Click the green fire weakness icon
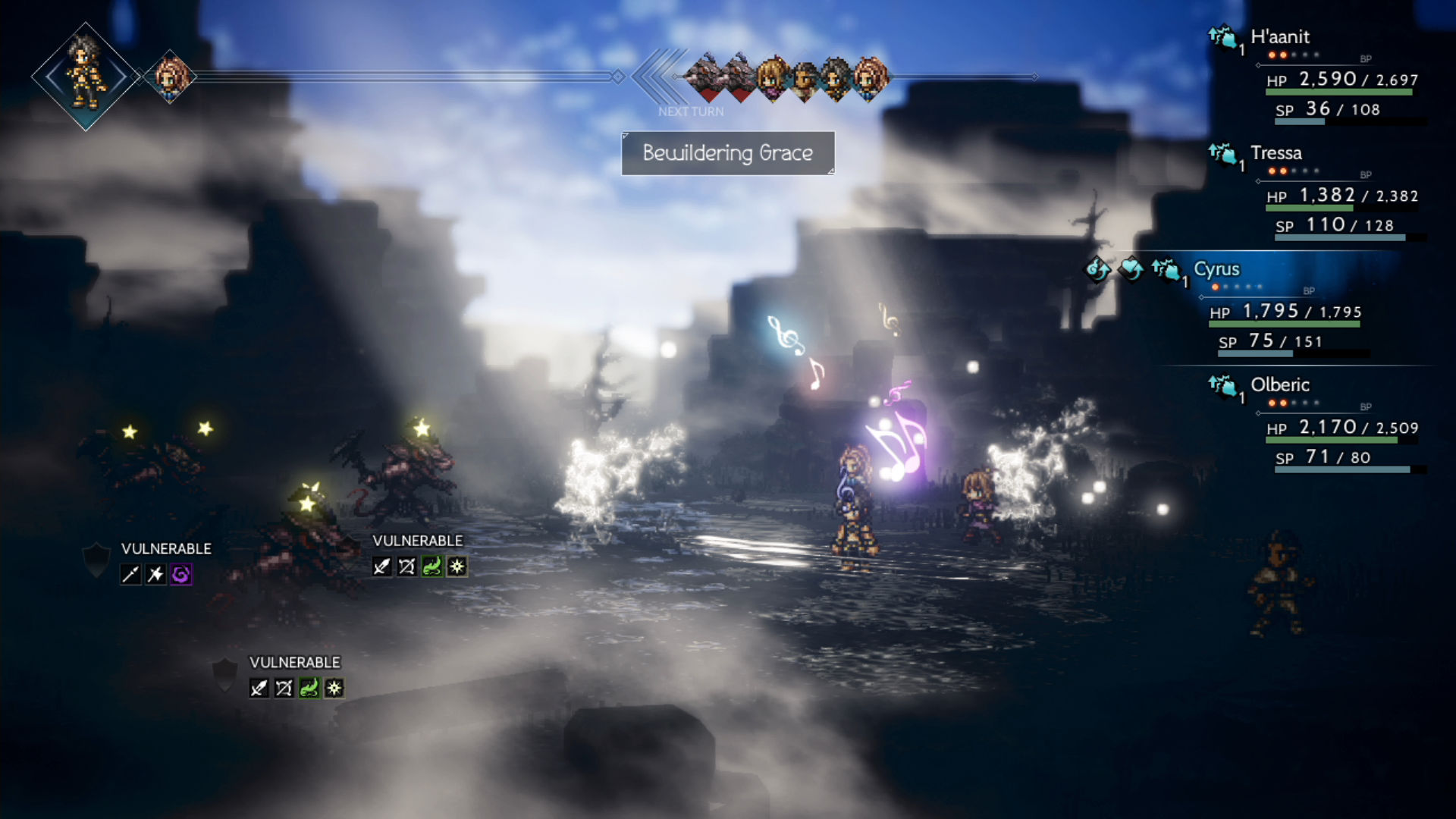Image resolution: width=1456 pixels, height=819 pixels. pyautogui.click(x=432, y=567)
